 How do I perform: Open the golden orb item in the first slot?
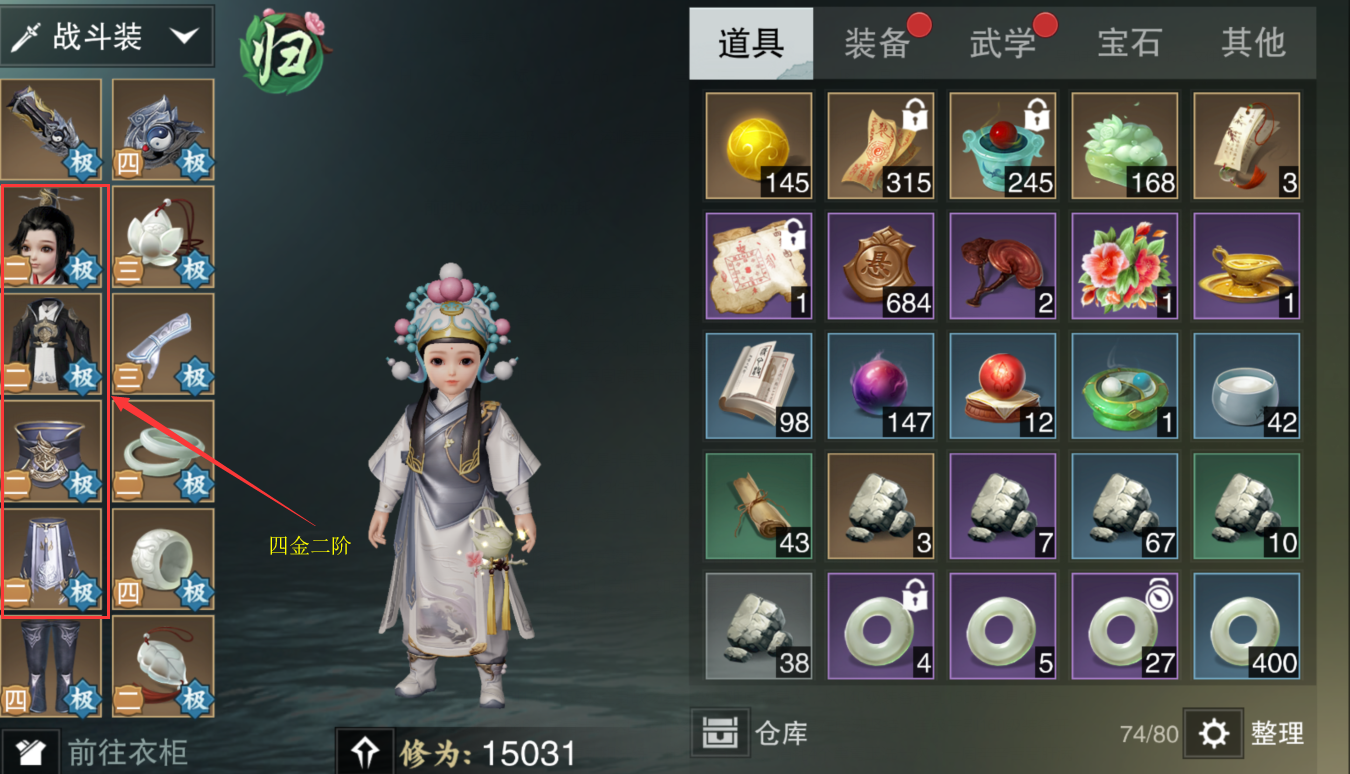[759, 143]
